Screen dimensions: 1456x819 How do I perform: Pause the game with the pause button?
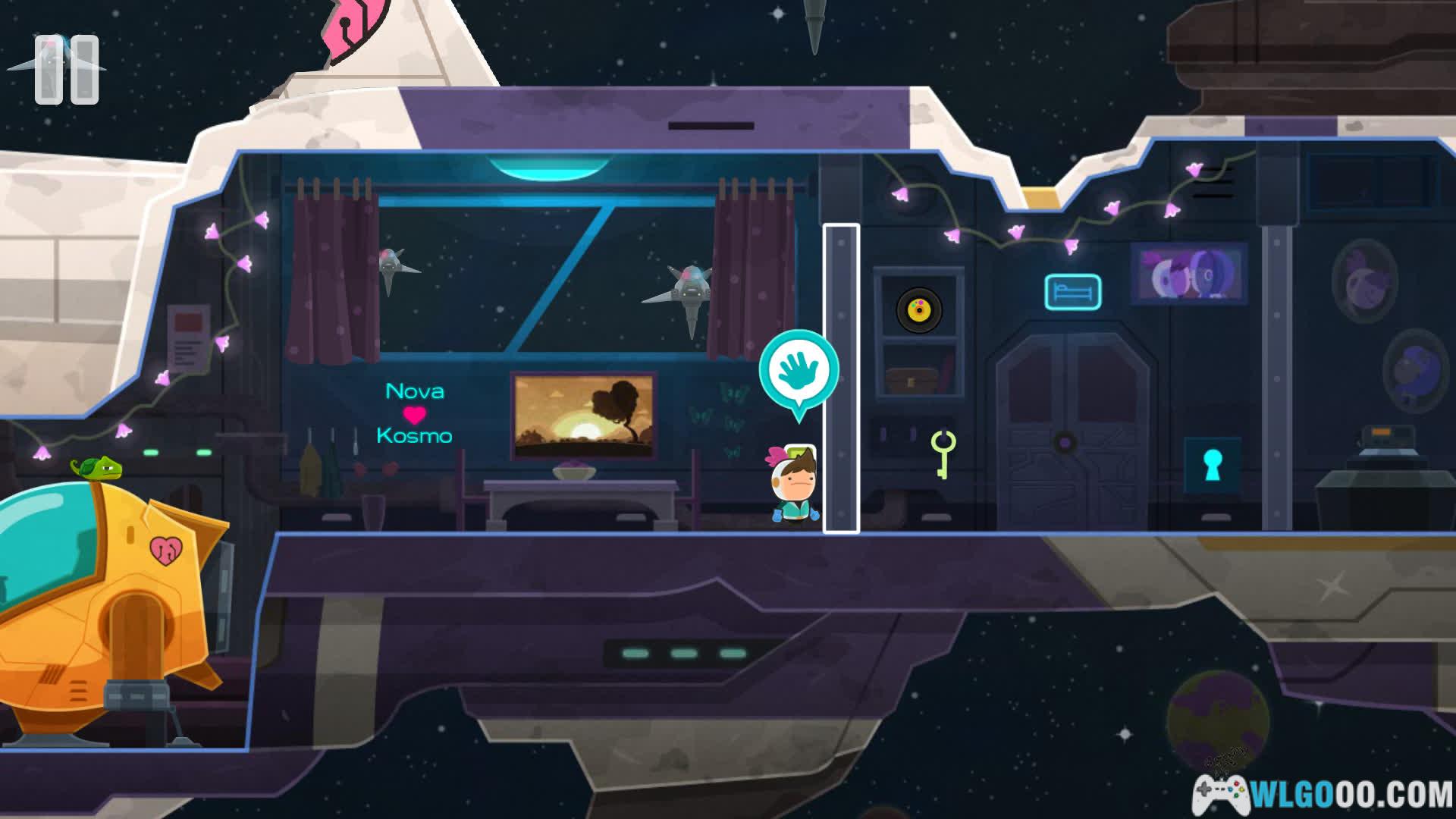pyautogui.click(x=67, y=70)
